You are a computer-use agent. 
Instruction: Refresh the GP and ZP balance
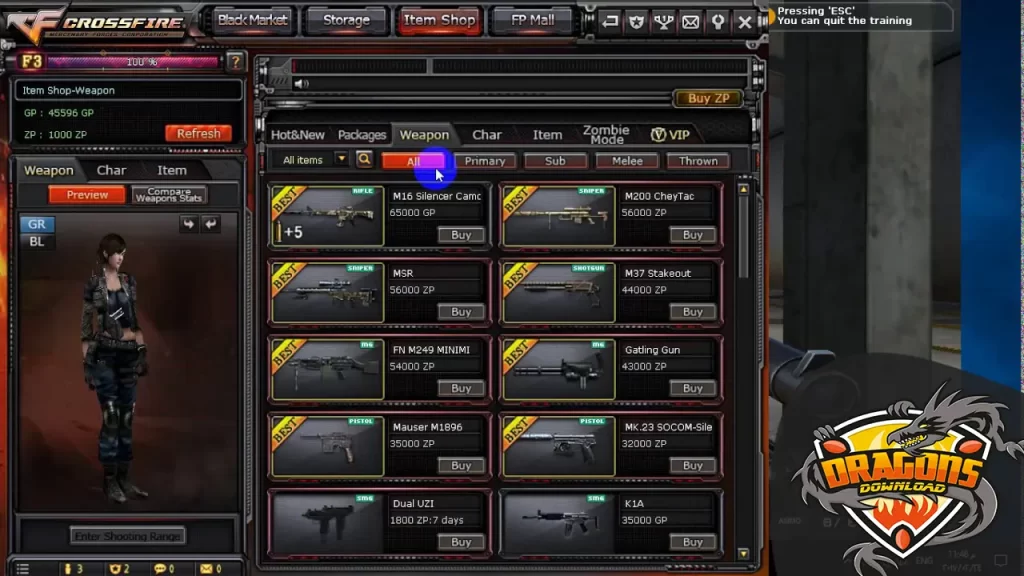[198, 133]
